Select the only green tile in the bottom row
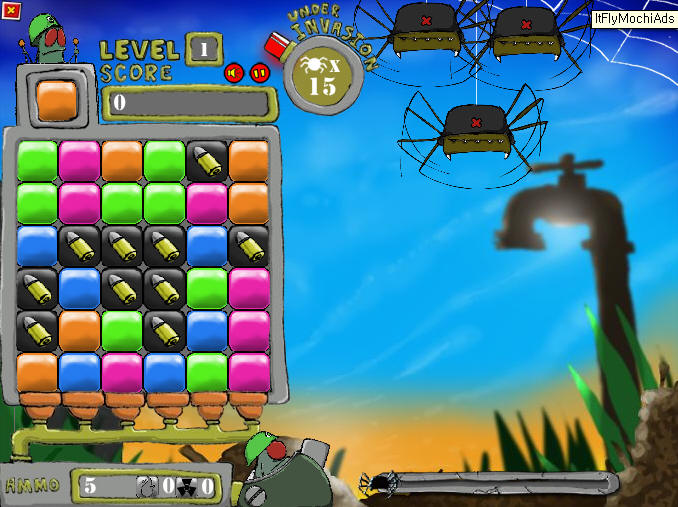The image size is (678, 507). coord(207,371)
